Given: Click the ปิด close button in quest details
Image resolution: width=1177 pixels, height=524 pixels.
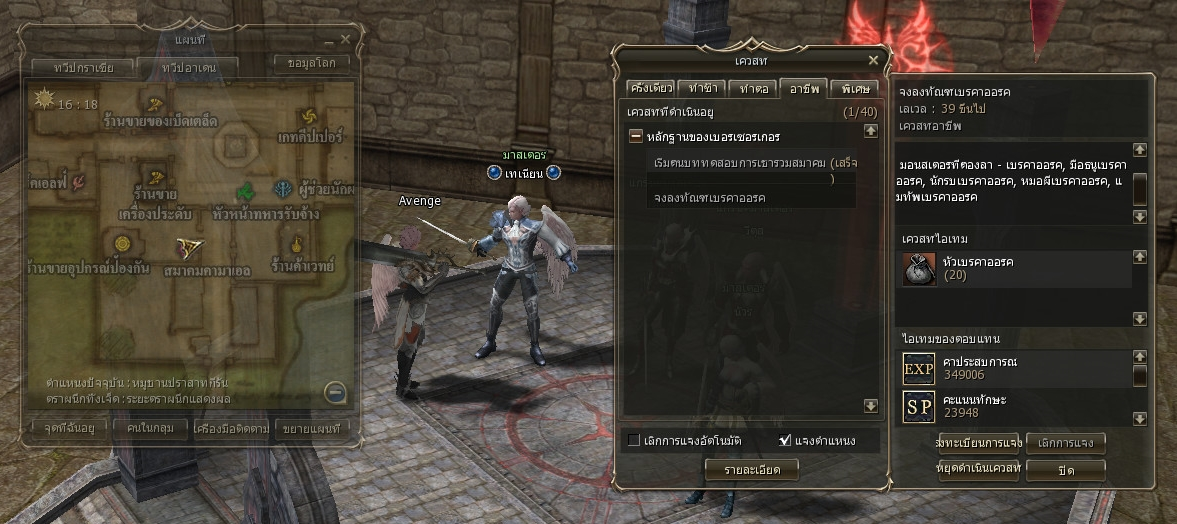Looking at the screenshot, I should (x=1066, y=468).
